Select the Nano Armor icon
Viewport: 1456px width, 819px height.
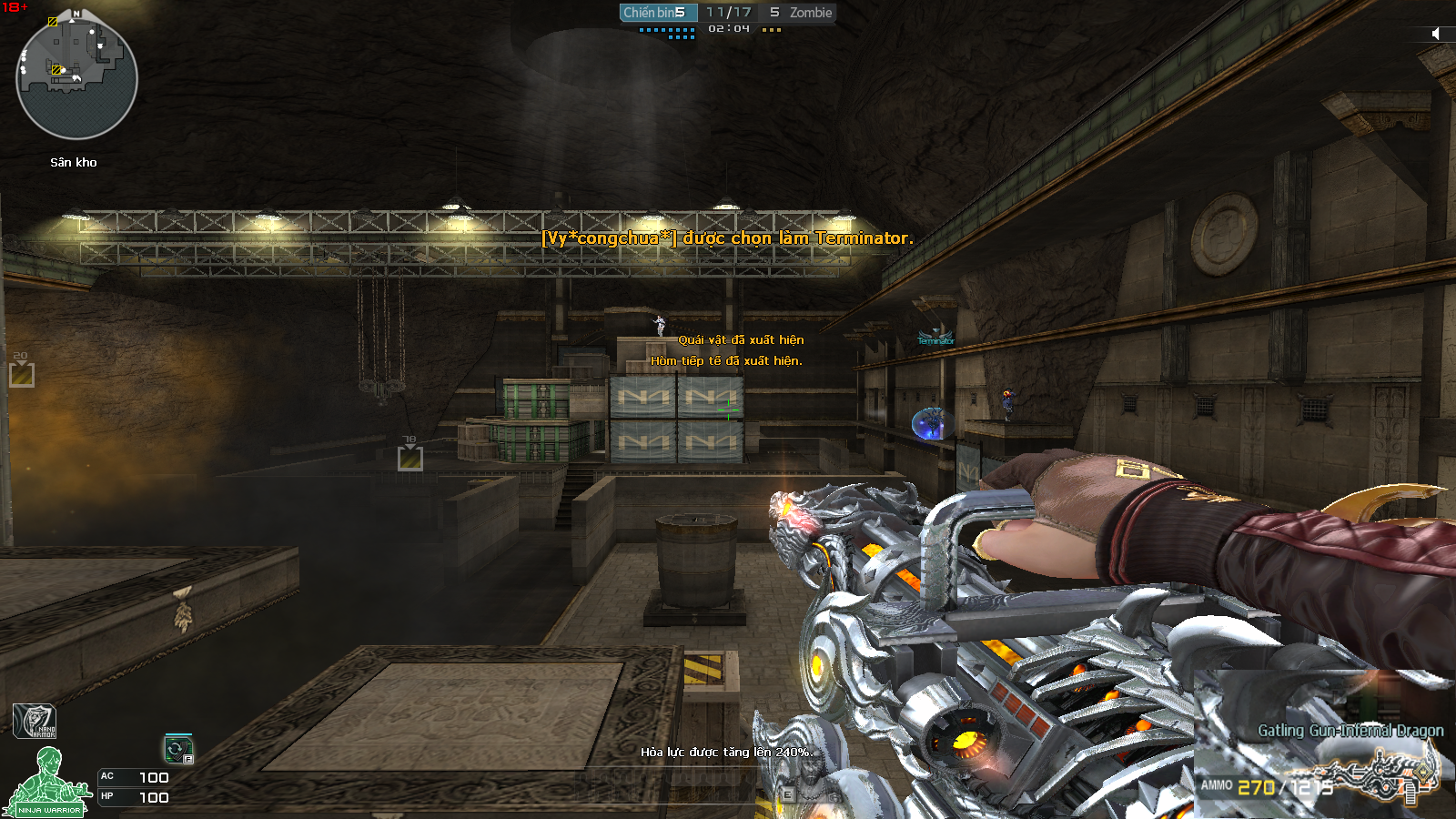[x=35, y=722]
